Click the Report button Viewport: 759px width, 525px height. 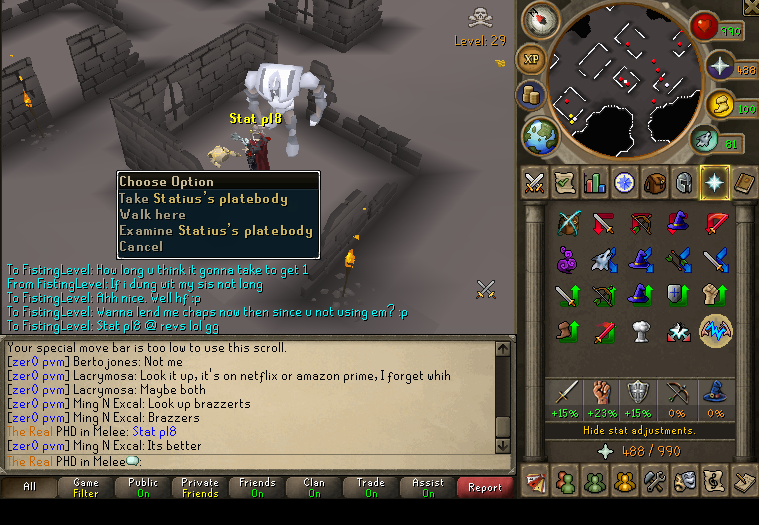point(484,488)
